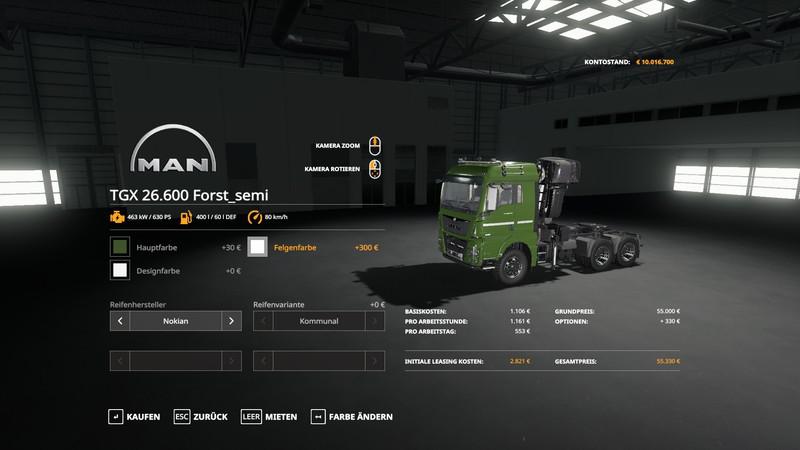
Task: Select the green Hauptfarbe colour swatch
Action: tap(119, 246)
